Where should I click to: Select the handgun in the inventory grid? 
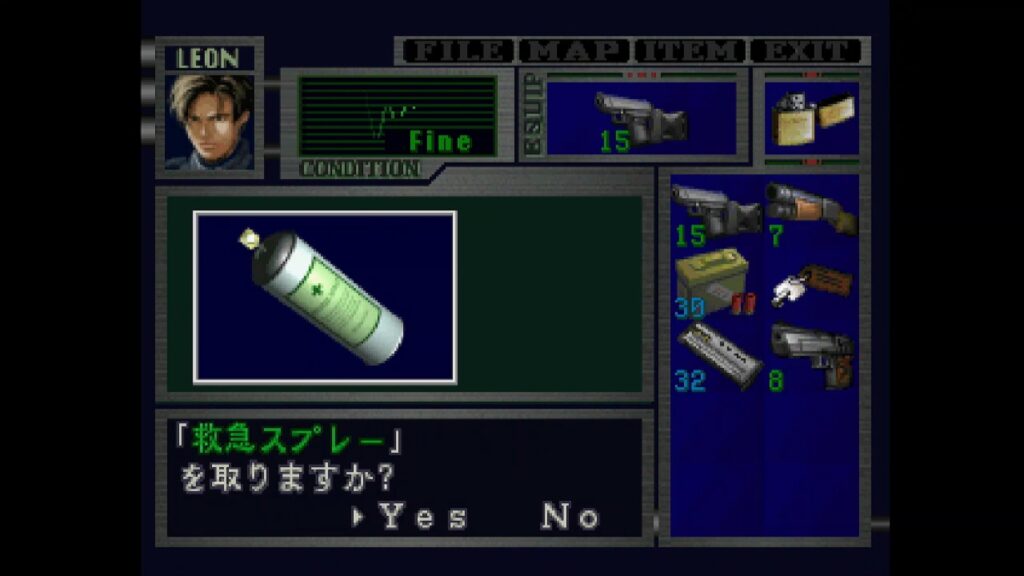point(716,211)
